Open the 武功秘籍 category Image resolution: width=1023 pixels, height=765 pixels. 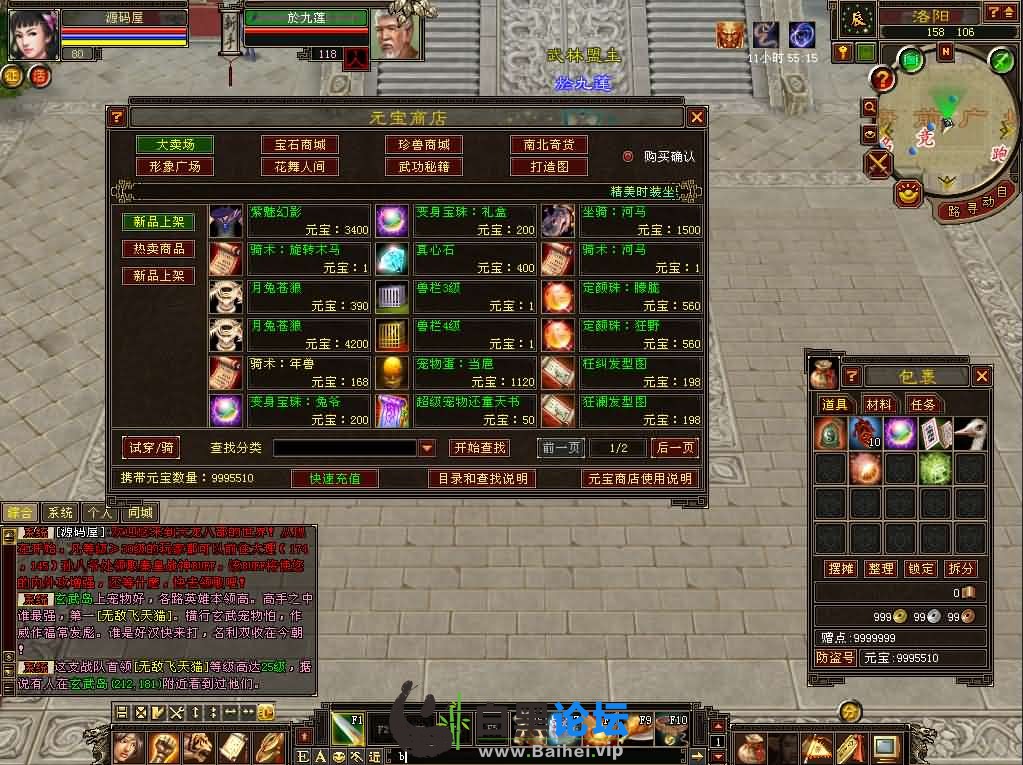coord(424,167)
